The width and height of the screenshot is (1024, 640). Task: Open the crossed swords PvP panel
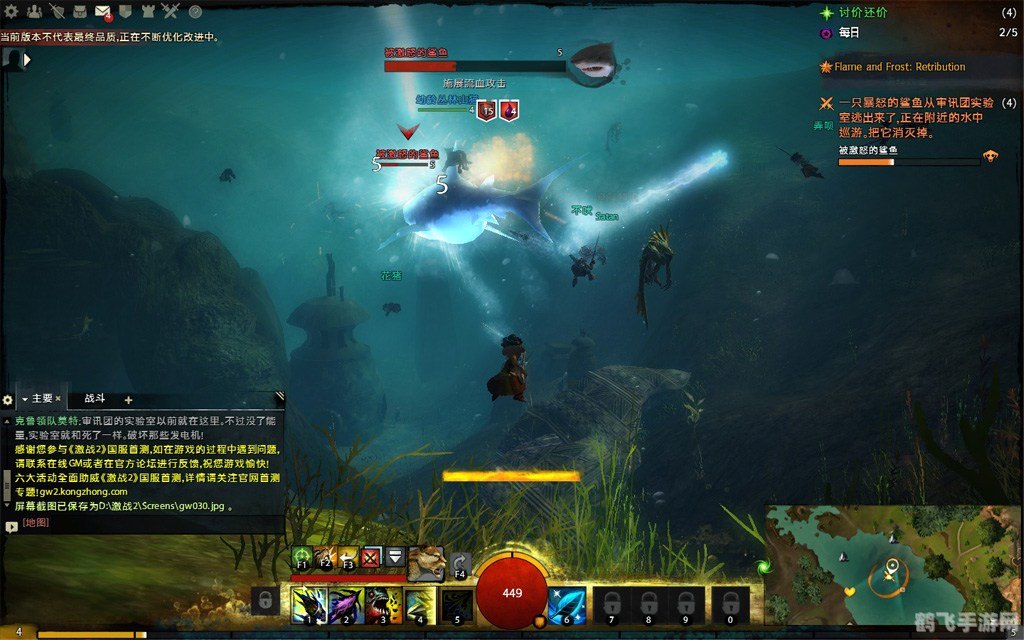171,12
